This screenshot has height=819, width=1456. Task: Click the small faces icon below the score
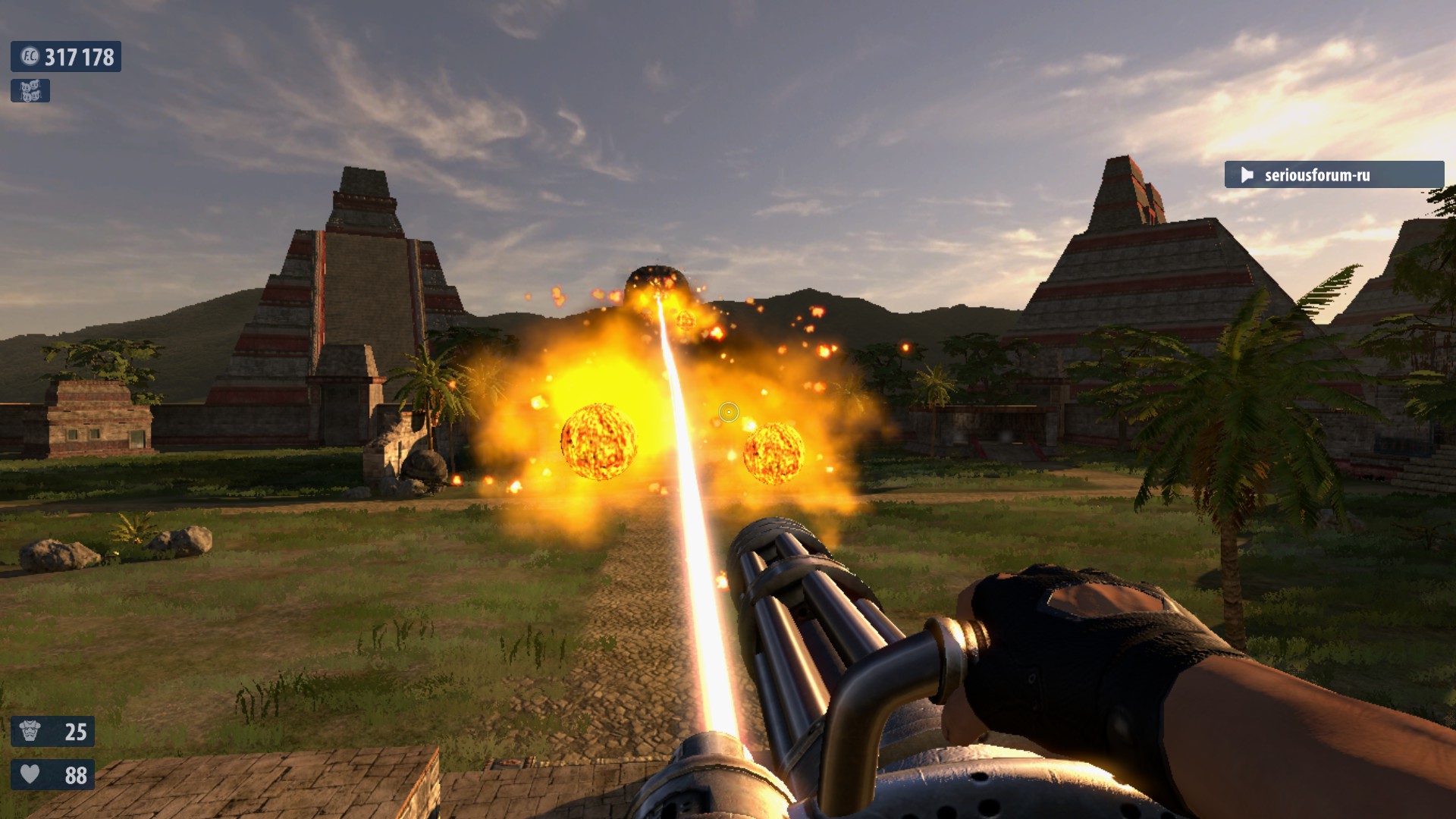click(30, 91)
